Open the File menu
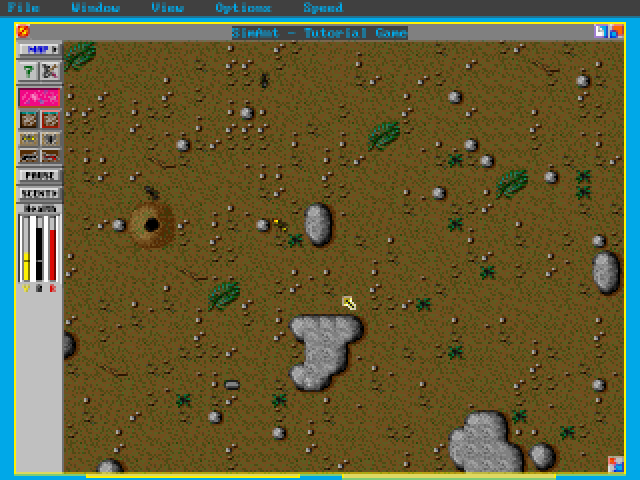This screenshot has width=640, height=480. [24, 8]
